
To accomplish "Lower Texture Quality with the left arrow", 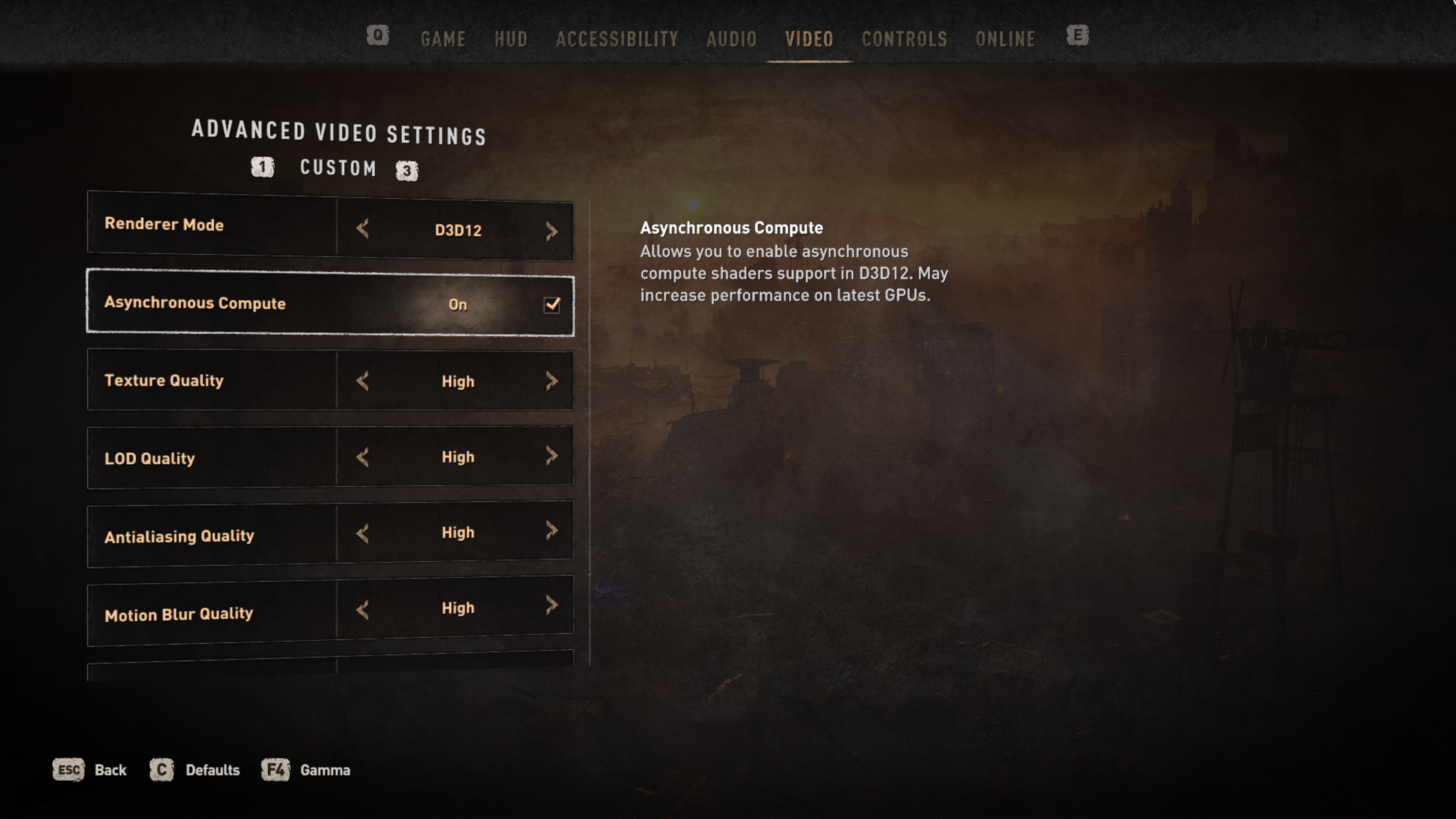I will (x=363, y=381).
